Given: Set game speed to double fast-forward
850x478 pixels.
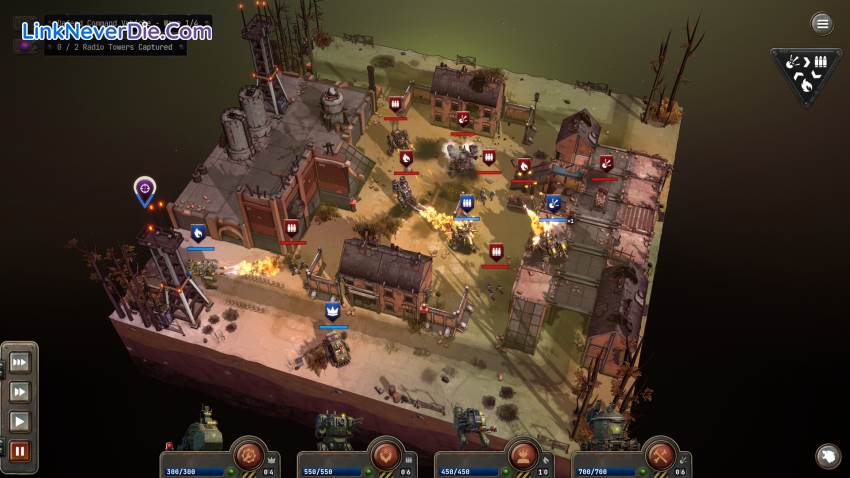Looking at the screenshot, I should click(19, 391).
